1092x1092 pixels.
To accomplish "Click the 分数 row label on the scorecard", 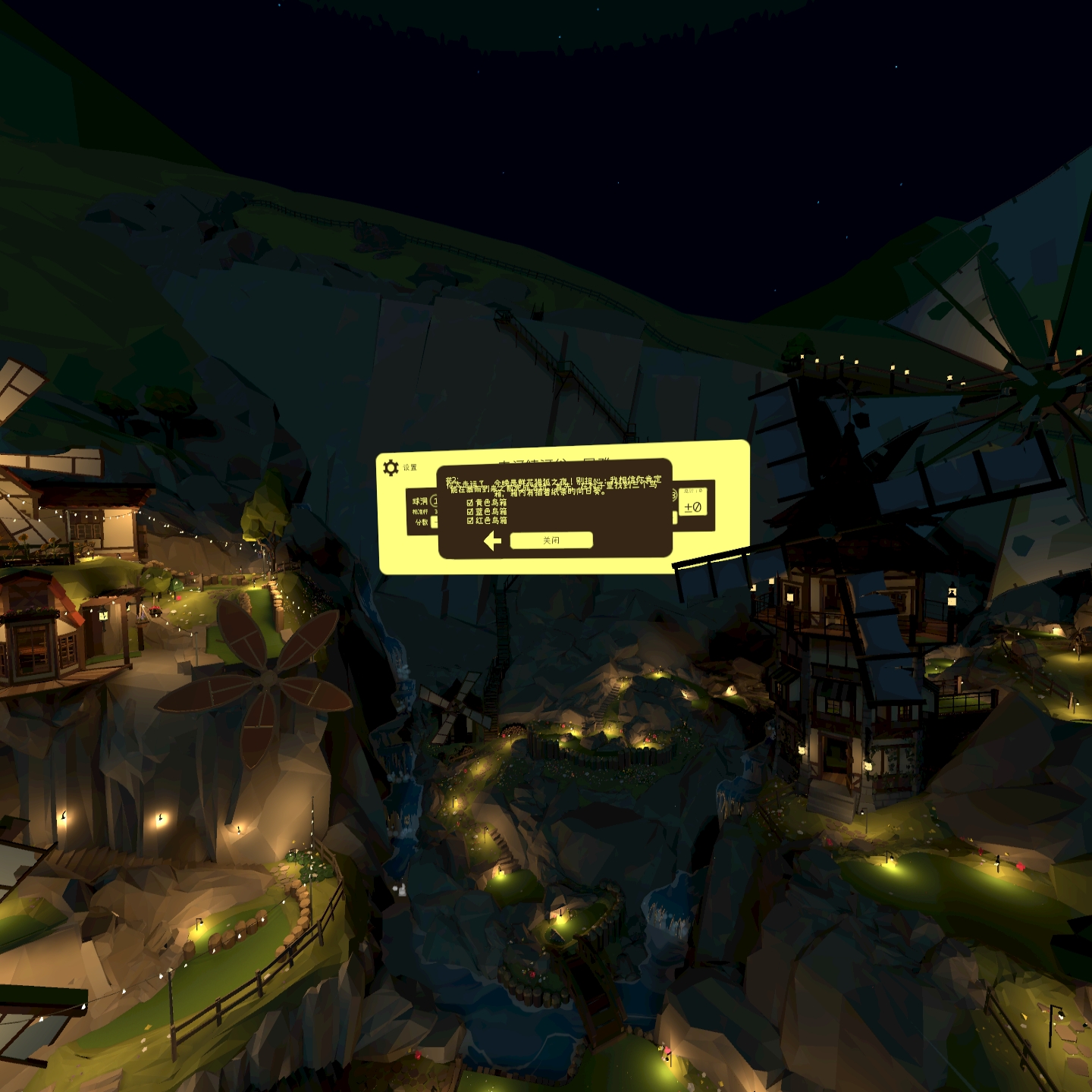I will [422, 520].
